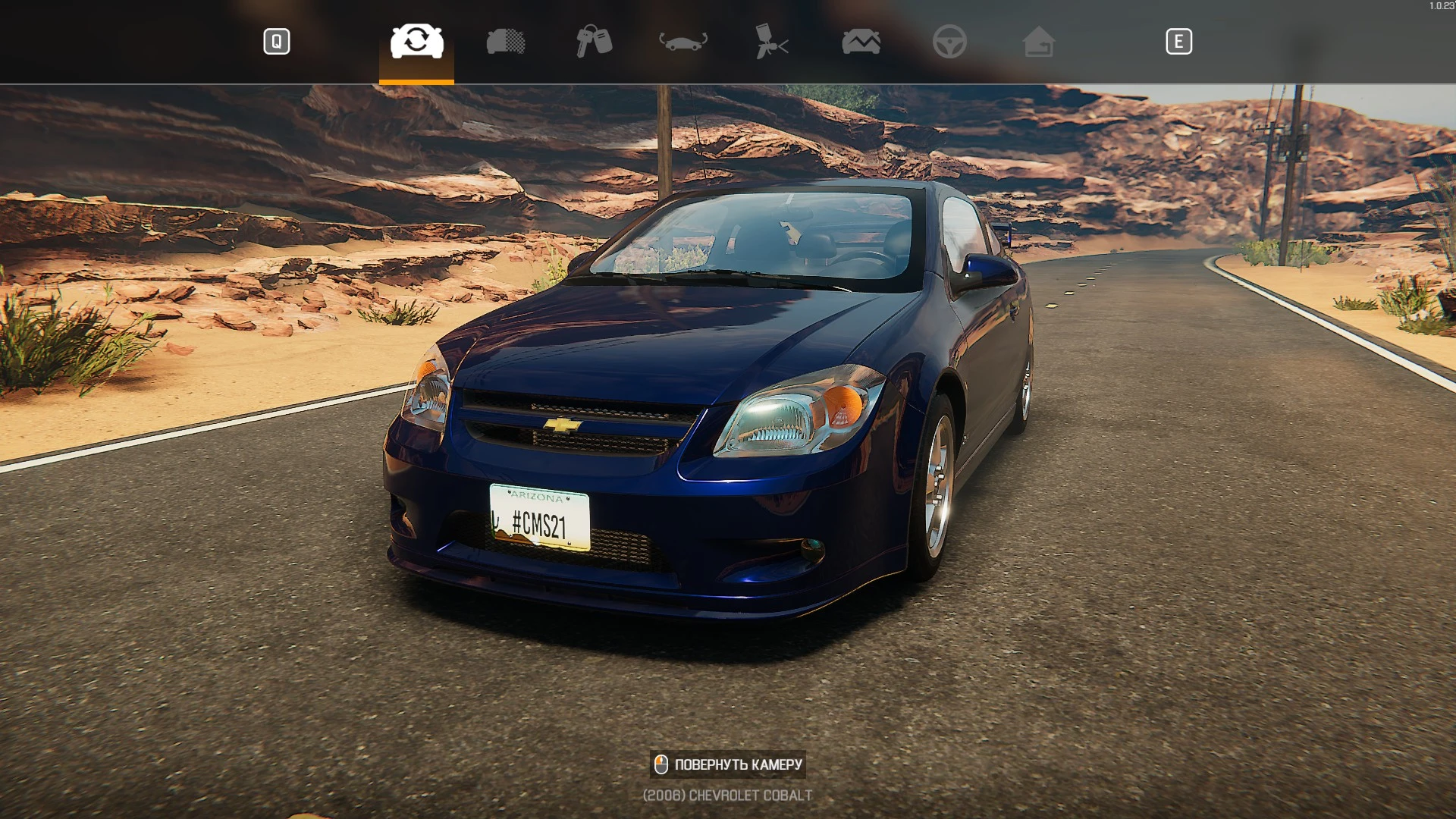Click the (2006) CHEVROLET COBALT name label

pos(726,795)
